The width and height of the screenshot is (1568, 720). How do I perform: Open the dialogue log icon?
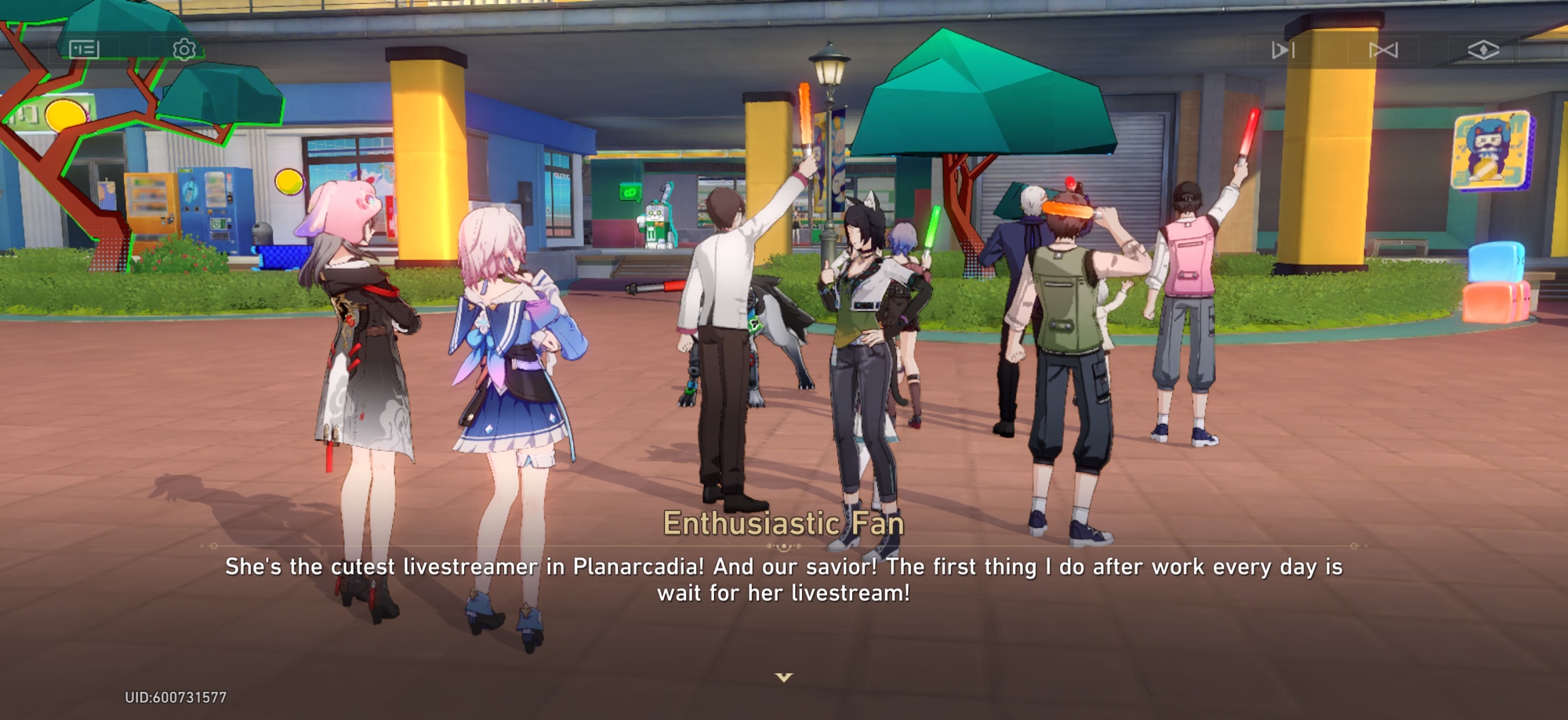click(x=84, y=49)
